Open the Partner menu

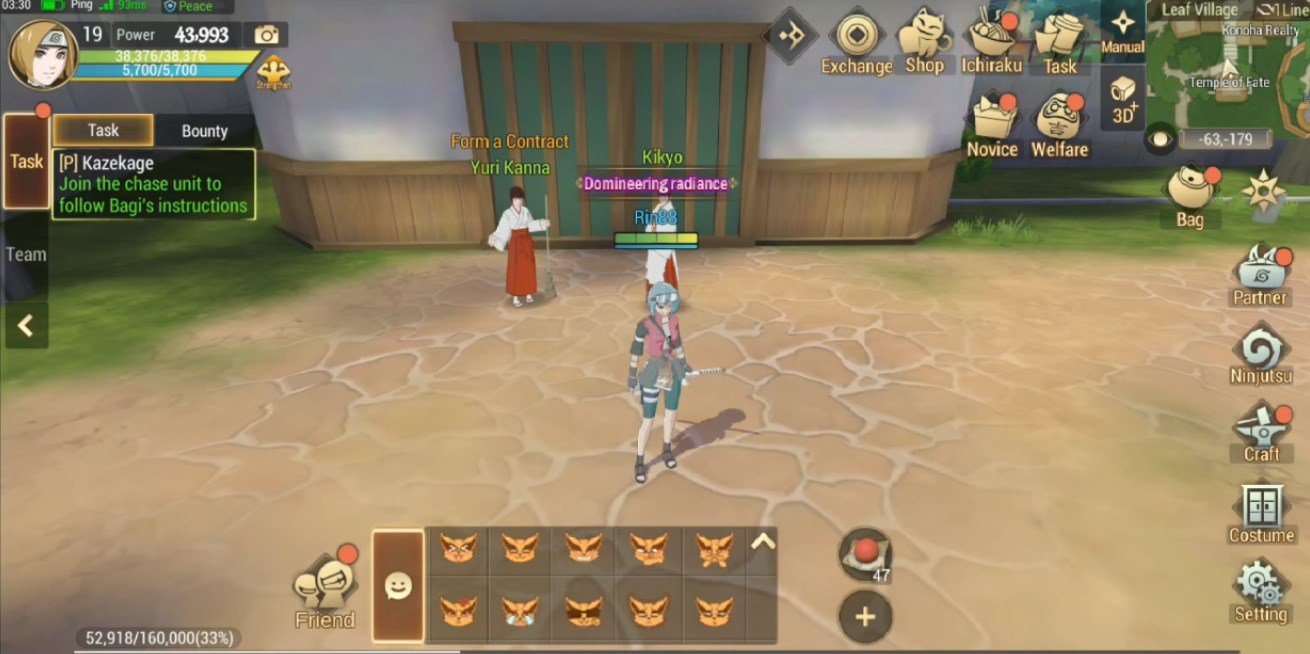click(1259, 275)
